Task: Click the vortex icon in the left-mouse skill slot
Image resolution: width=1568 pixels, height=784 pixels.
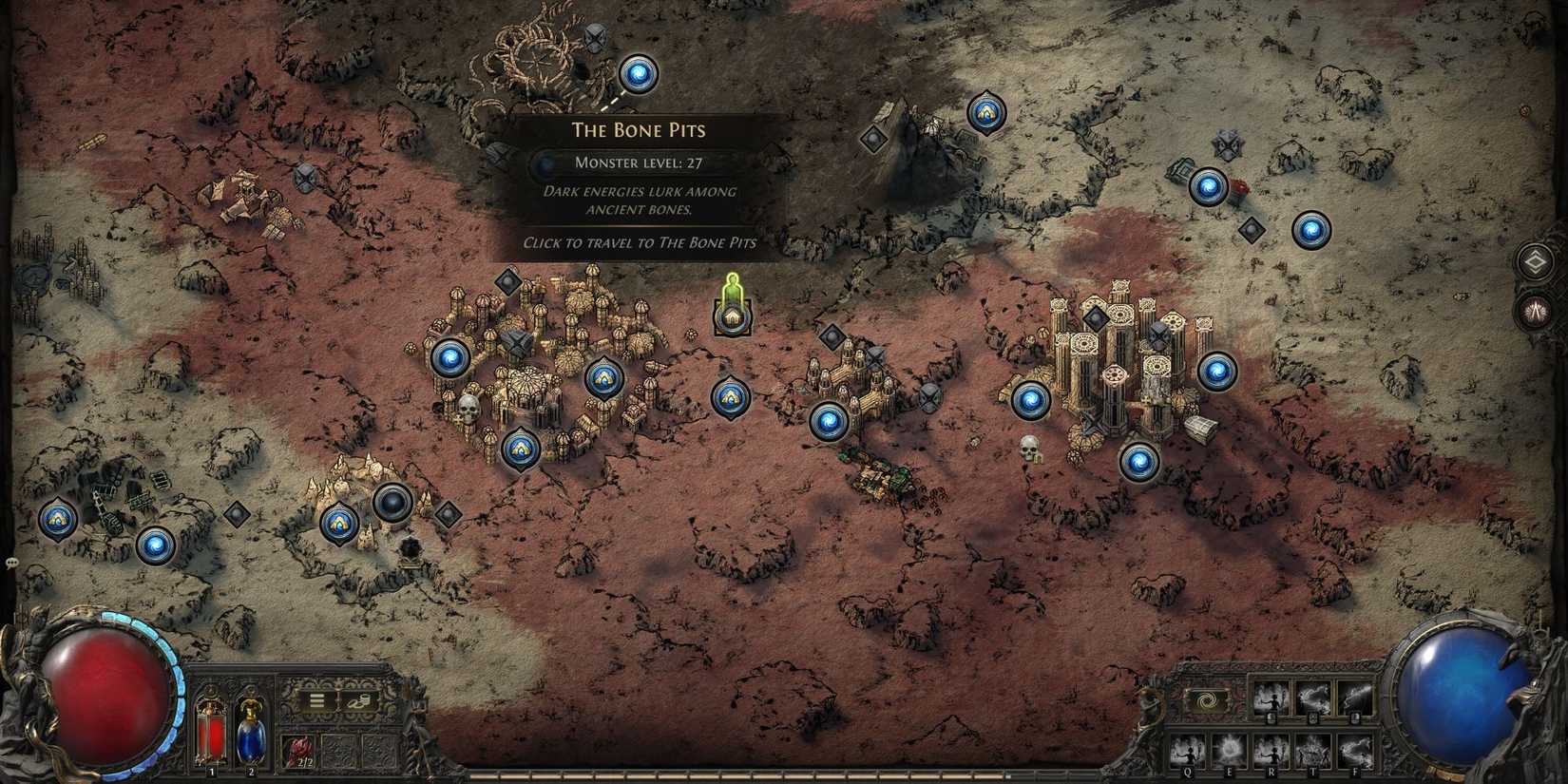Action: 1206,699
